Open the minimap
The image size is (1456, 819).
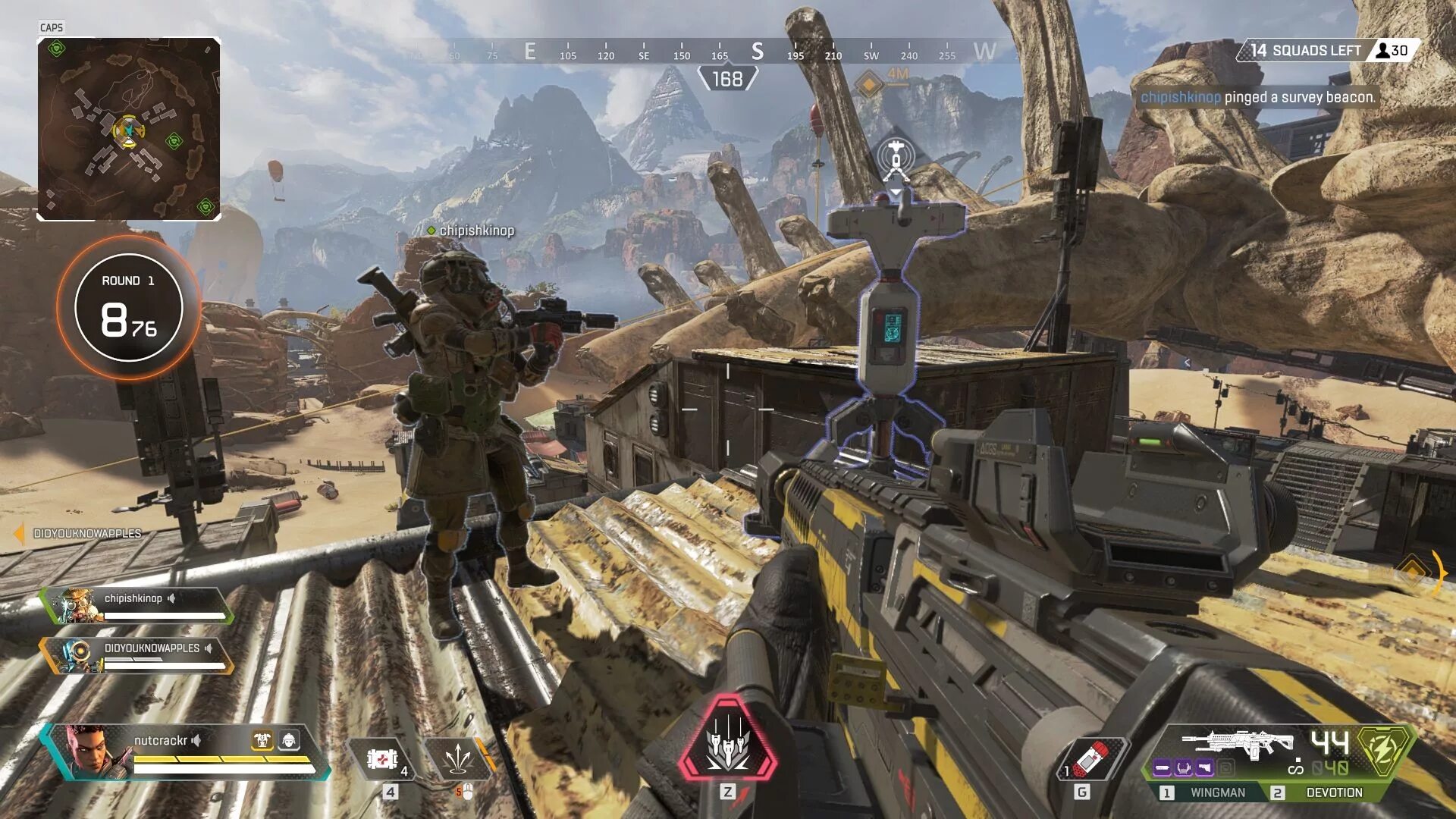tap(129, 129)
